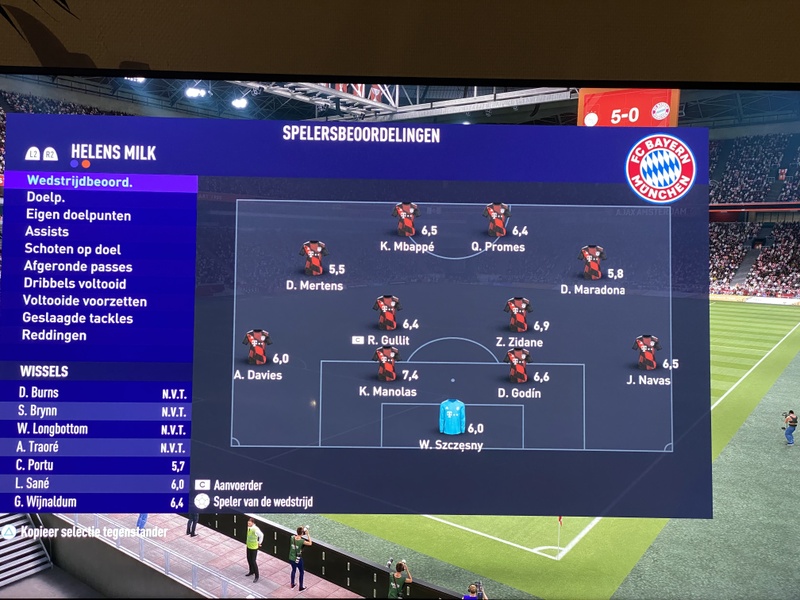Select Z. Zidane's player shirt
The height and width of the screenshot is (600, 800).
pos(517,314)
